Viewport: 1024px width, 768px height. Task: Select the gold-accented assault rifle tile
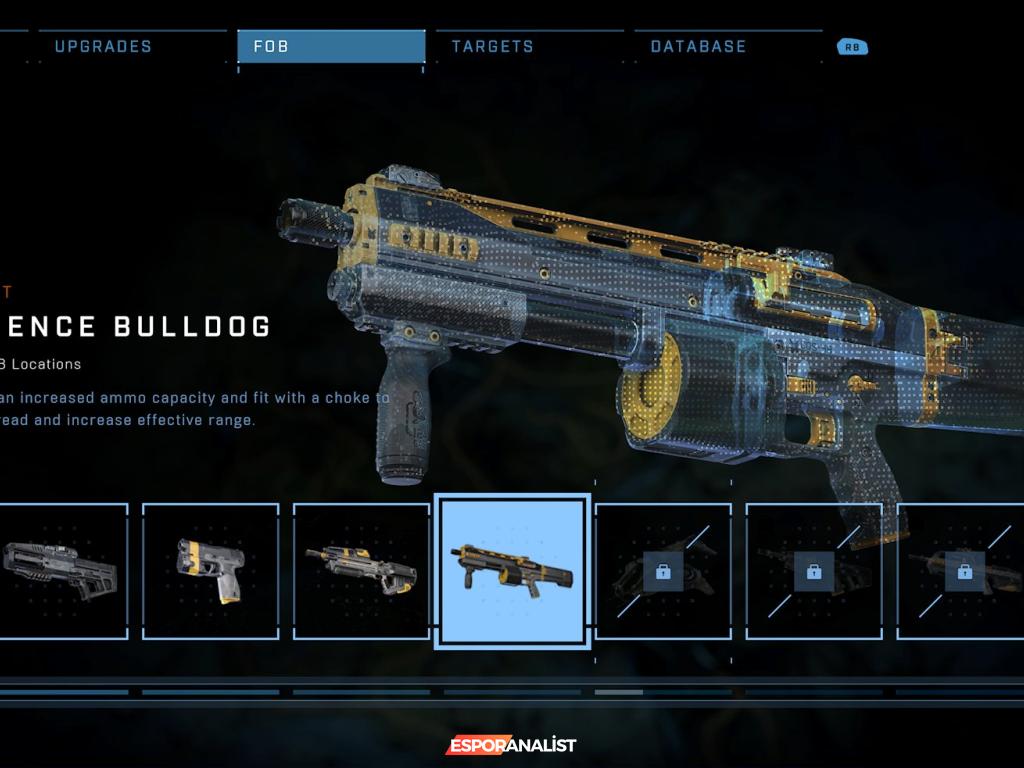pyautogui.click(x=360, y=571)
